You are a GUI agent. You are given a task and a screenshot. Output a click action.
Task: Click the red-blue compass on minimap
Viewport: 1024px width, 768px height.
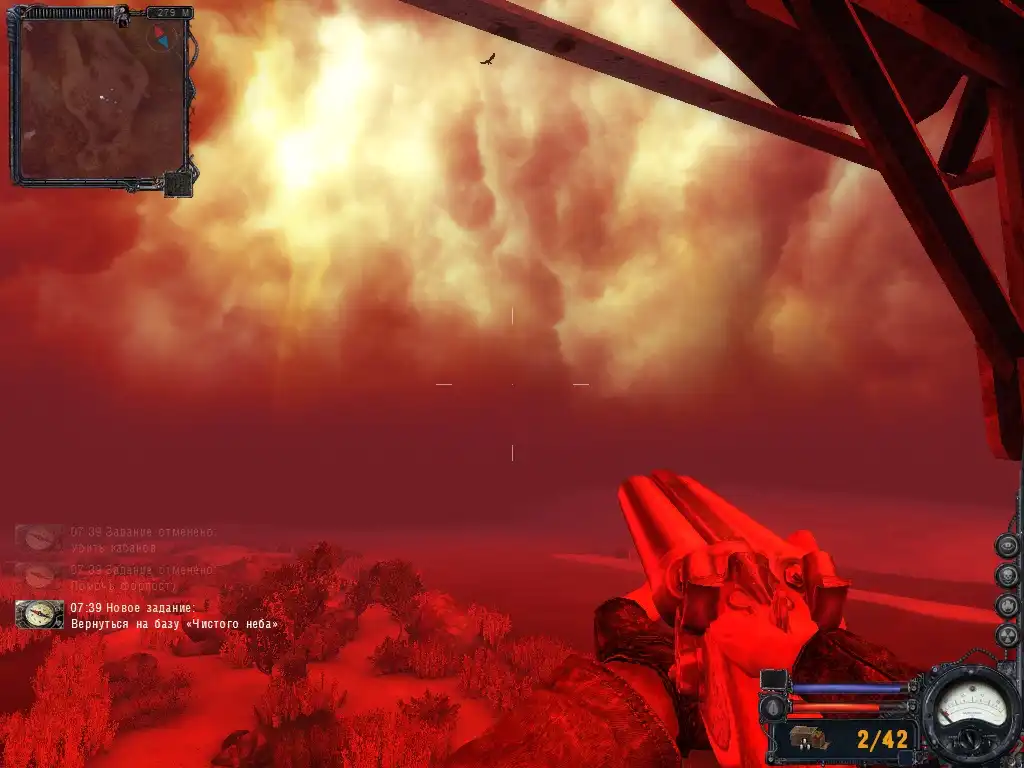coord(162,39)
